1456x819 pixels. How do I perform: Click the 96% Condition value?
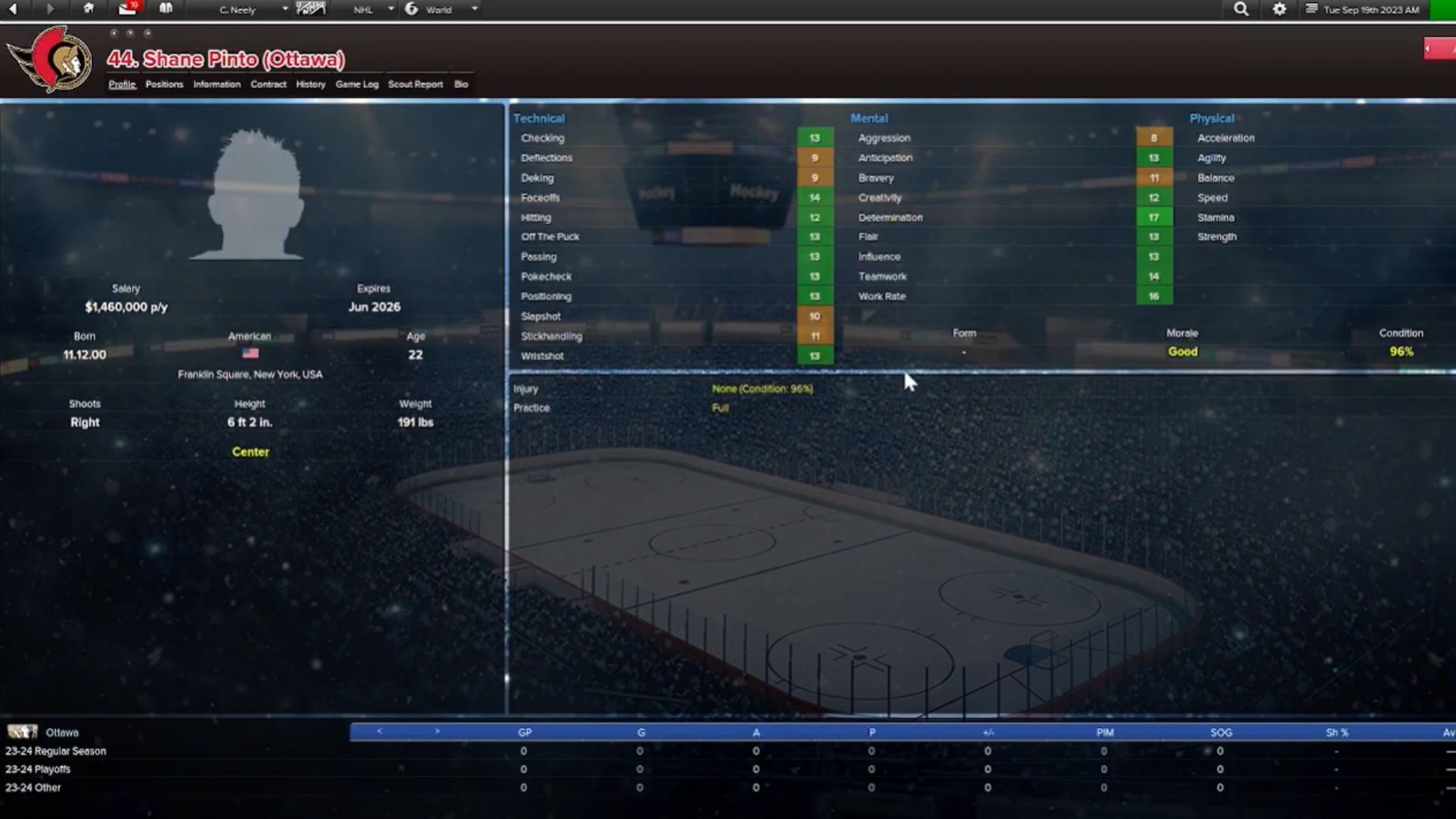coord(1401,351)
